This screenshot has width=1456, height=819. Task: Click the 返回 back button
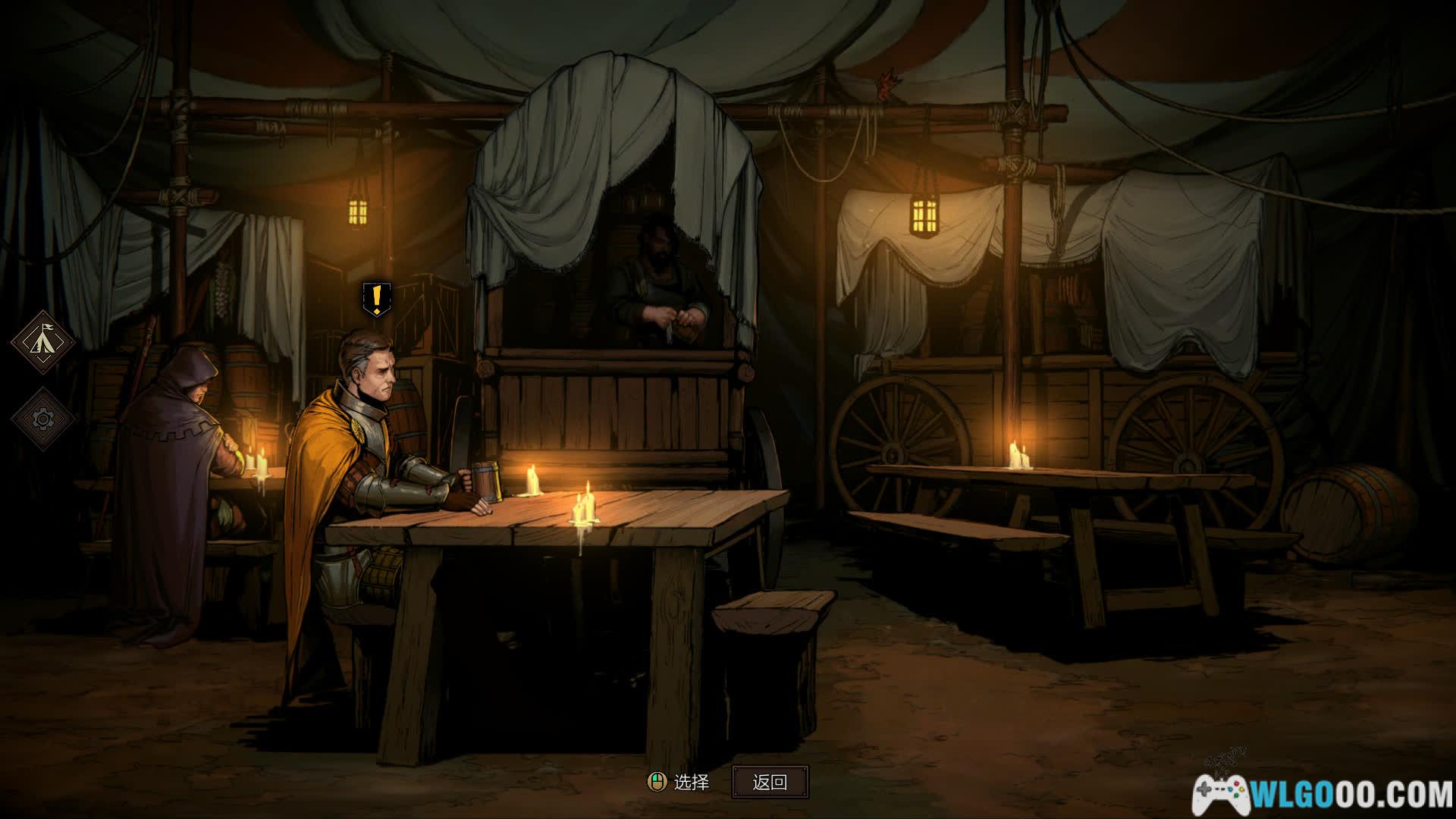pyautogui.click(x=770, y=782)
